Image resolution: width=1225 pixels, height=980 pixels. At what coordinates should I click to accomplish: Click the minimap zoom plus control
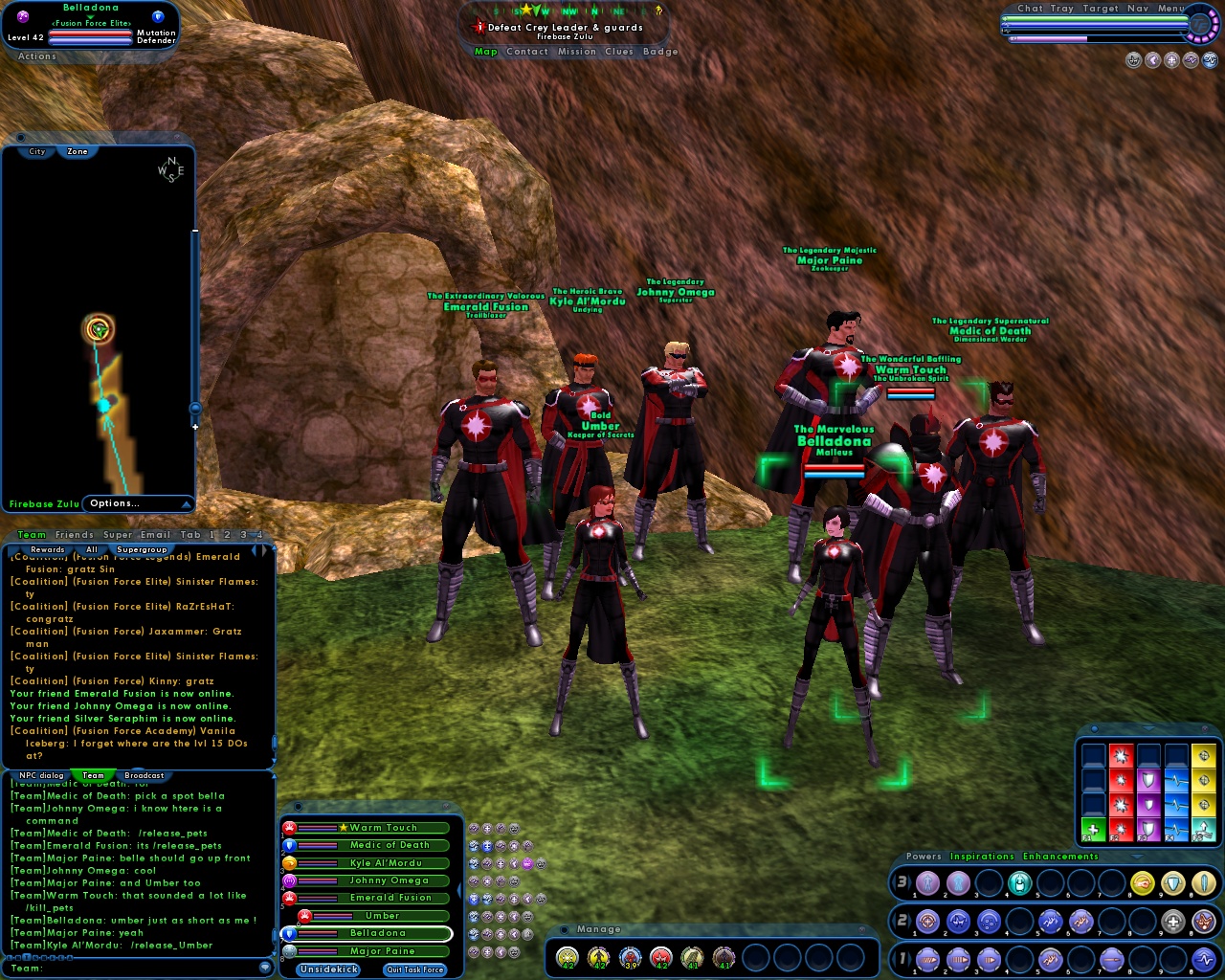195,426
